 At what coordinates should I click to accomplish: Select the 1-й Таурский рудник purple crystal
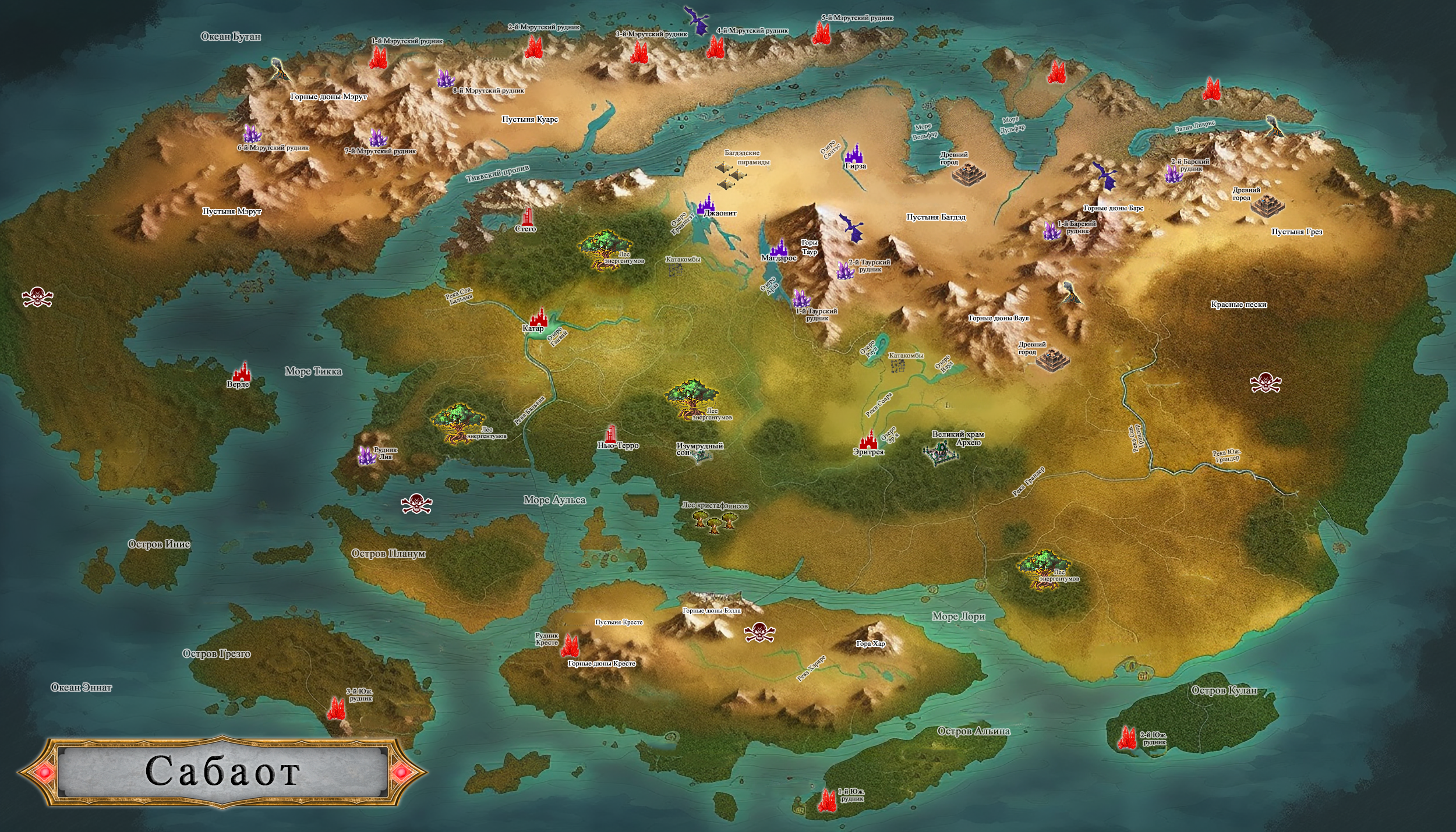click(x=801, y=299)
